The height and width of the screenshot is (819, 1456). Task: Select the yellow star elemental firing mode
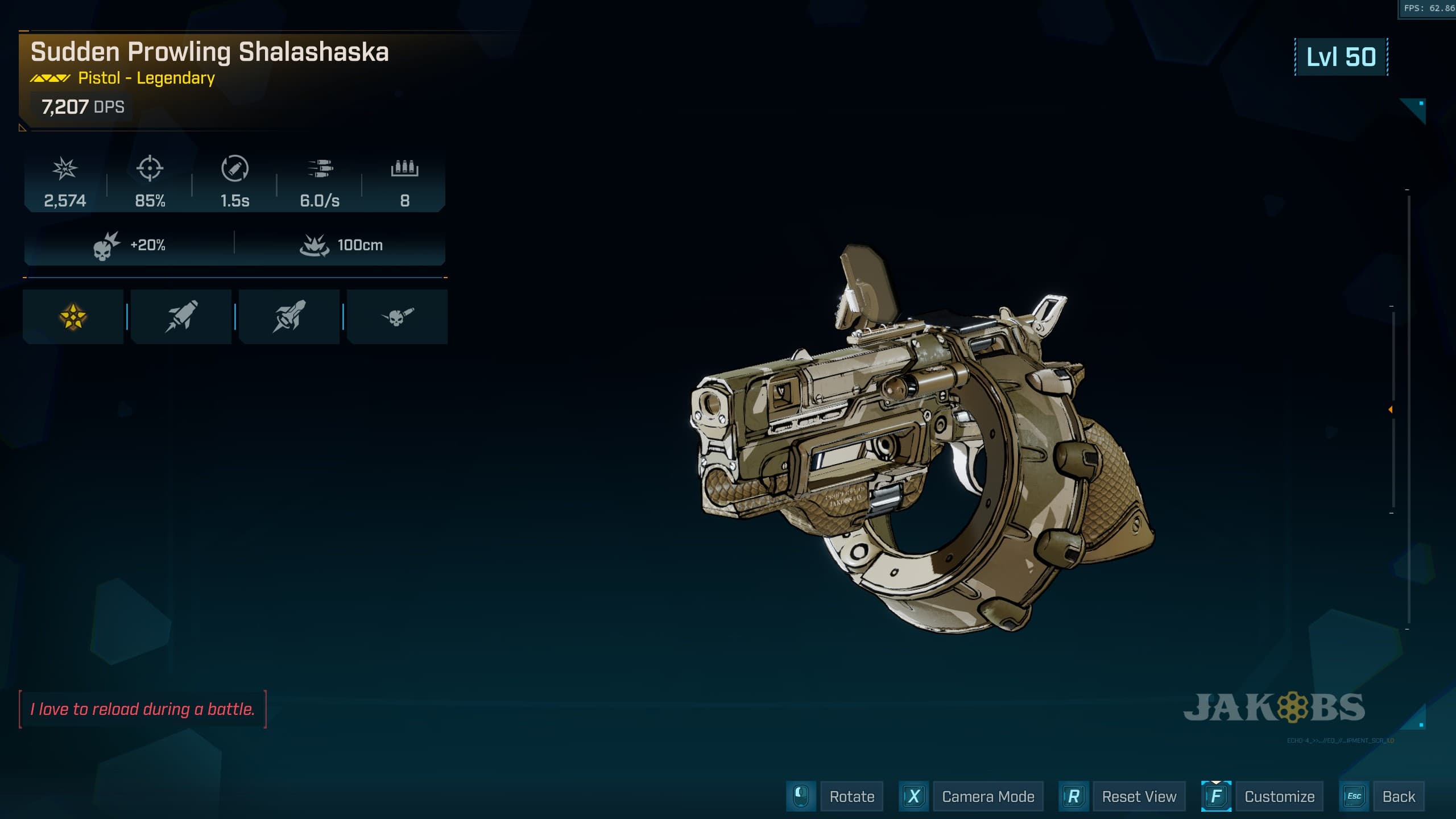click(73, 317)
